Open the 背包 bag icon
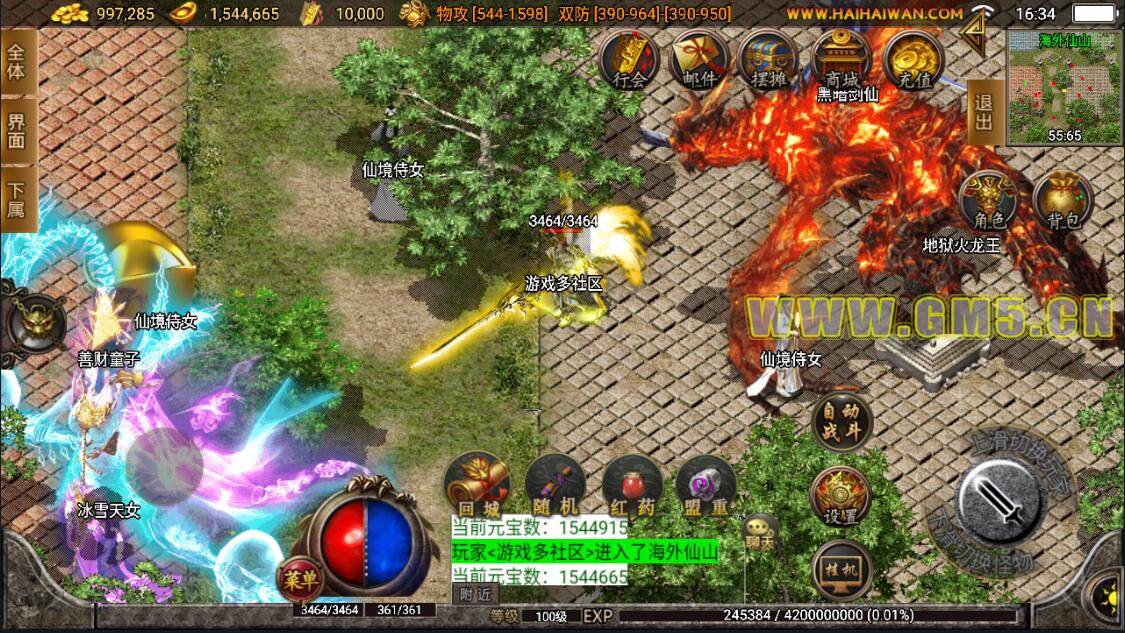Screen dimensions: 1125x633 coord(1063,199)
